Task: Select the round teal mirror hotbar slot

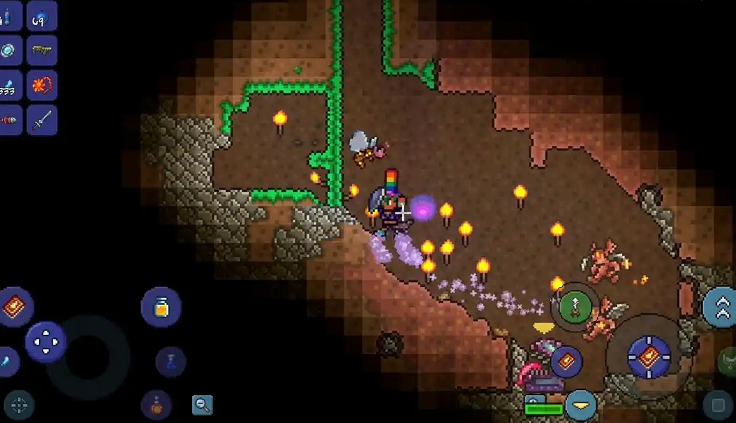Action: pyautogui.click(x=8, y=50)
